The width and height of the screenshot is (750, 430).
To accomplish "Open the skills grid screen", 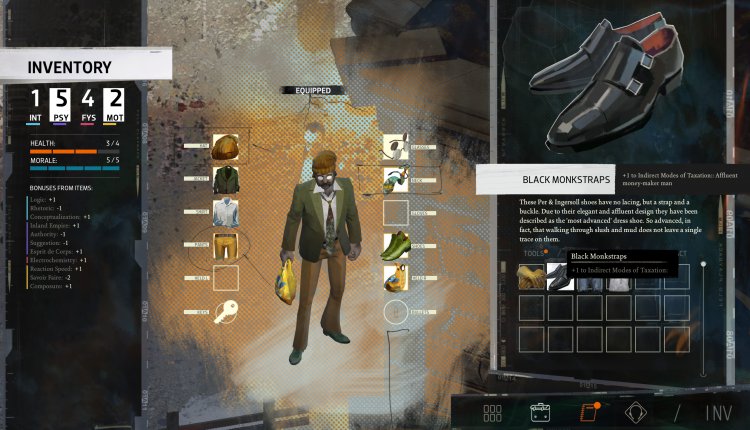I will tap(492, 412).
